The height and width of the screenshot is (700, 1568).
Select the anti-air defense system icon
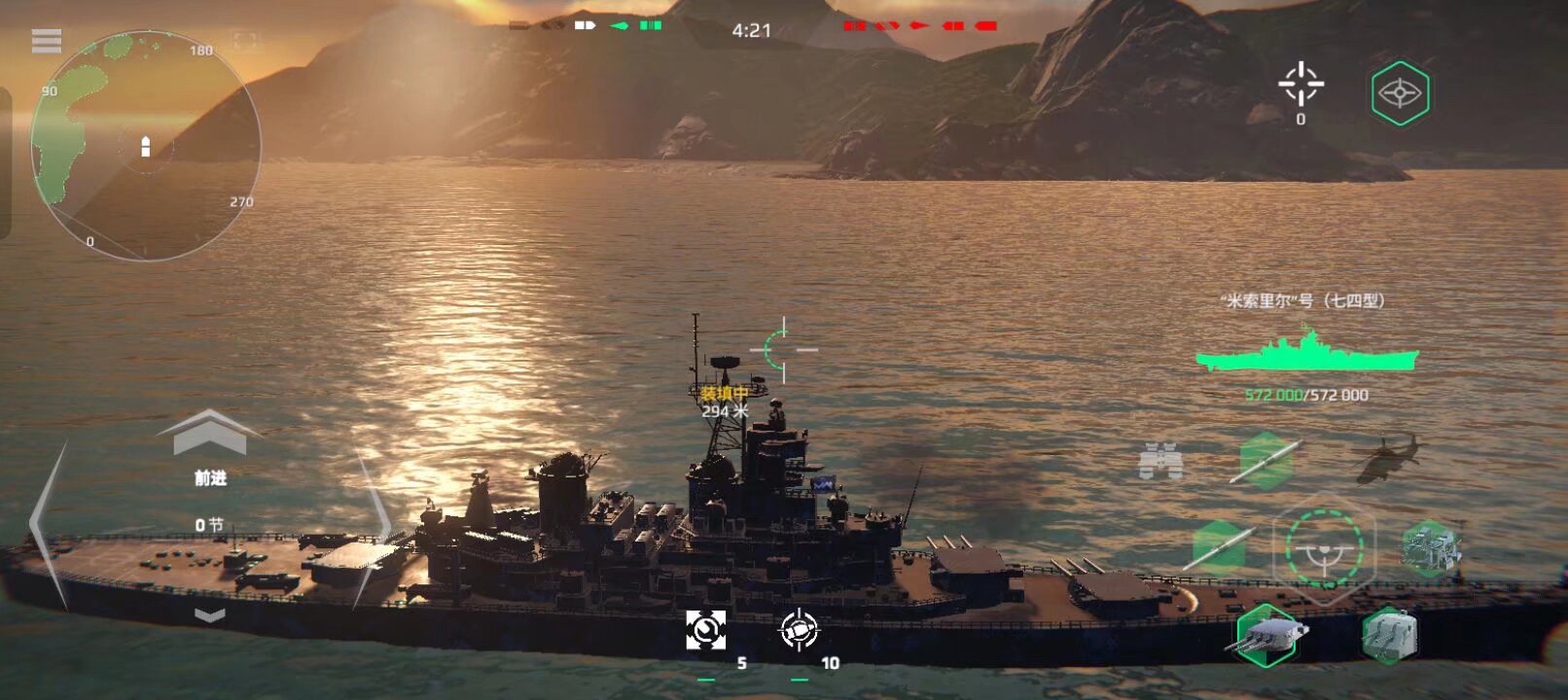click(1430, 546)
